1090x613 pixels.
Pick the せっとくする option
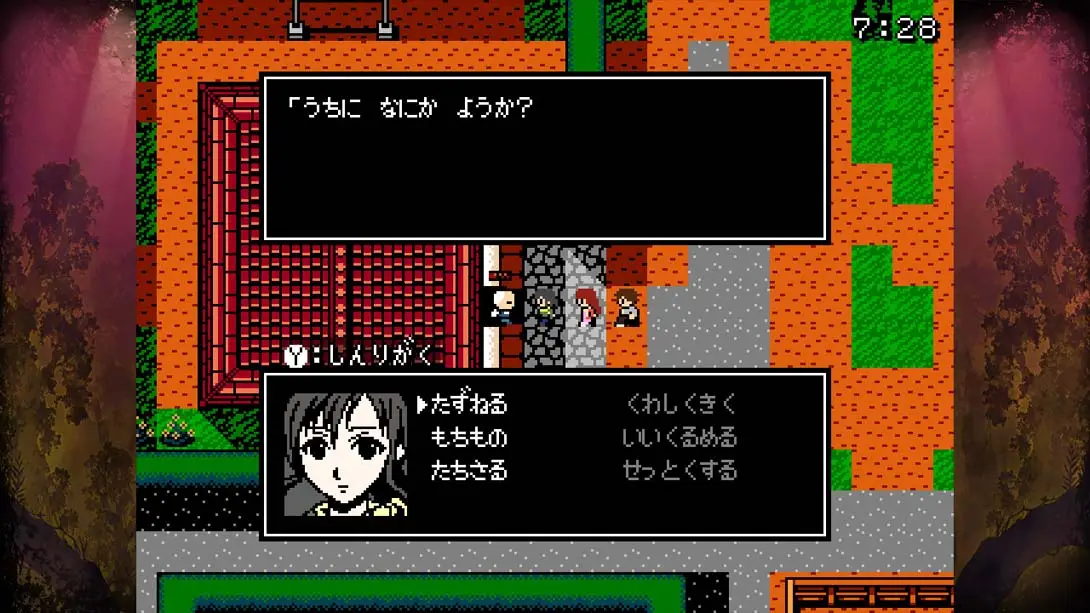pos(680,470)
